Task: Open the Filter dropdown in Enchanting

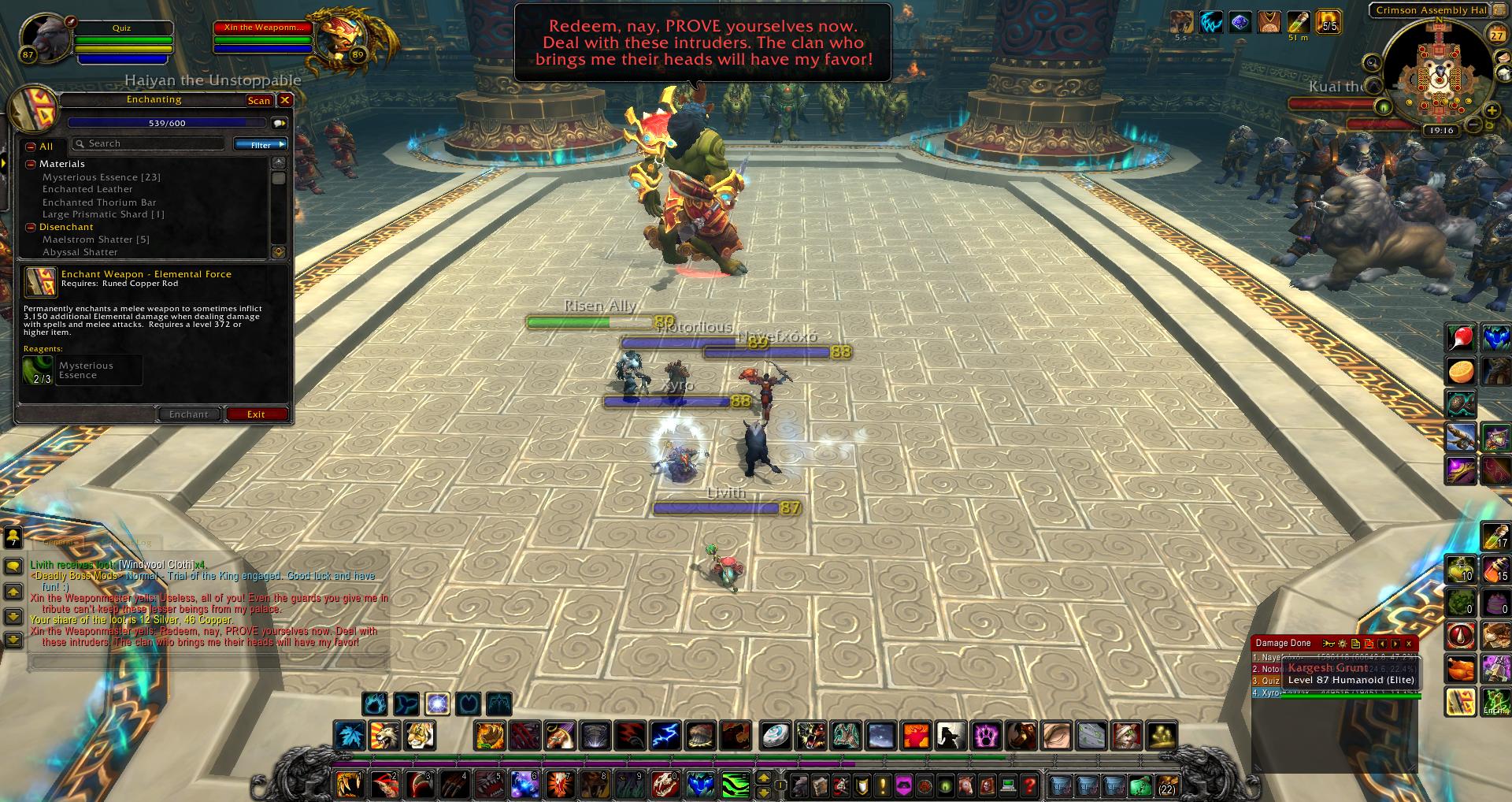Action: pyautogui.click(x=260, y=144)
